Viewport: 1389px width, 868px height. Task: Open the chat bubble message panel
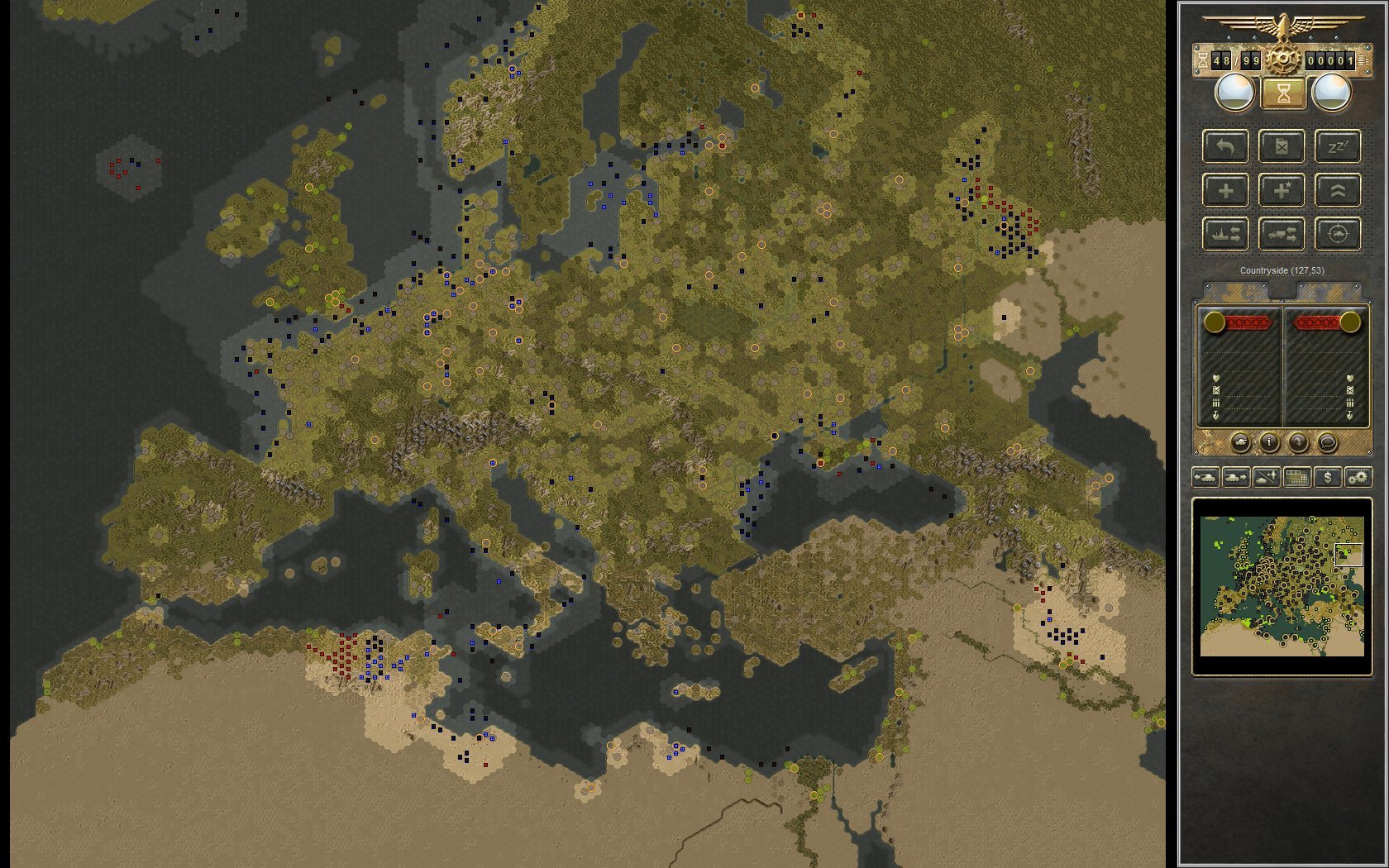tap(1328, 442)
